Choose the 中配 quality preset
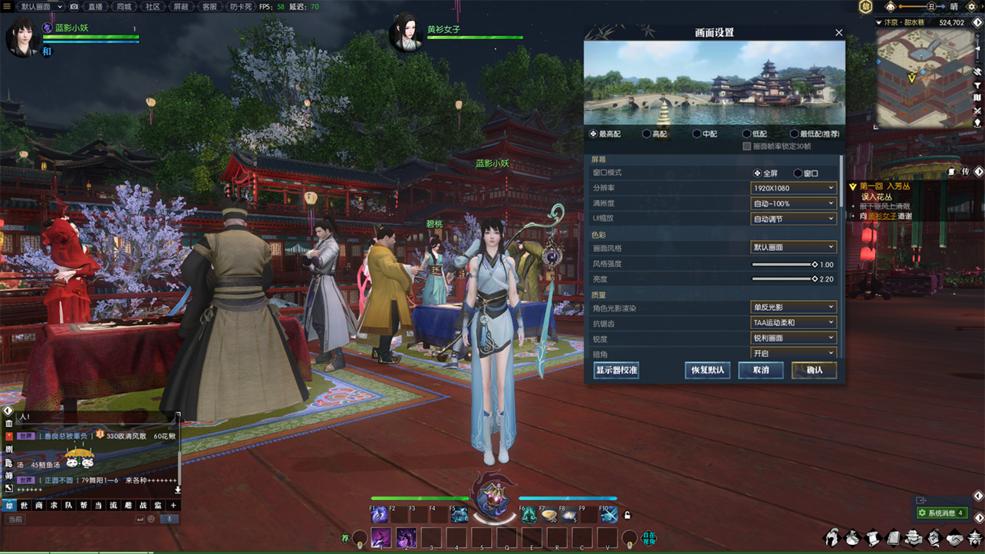This screenshot has height=554, width=985. [x=697, y=133]
